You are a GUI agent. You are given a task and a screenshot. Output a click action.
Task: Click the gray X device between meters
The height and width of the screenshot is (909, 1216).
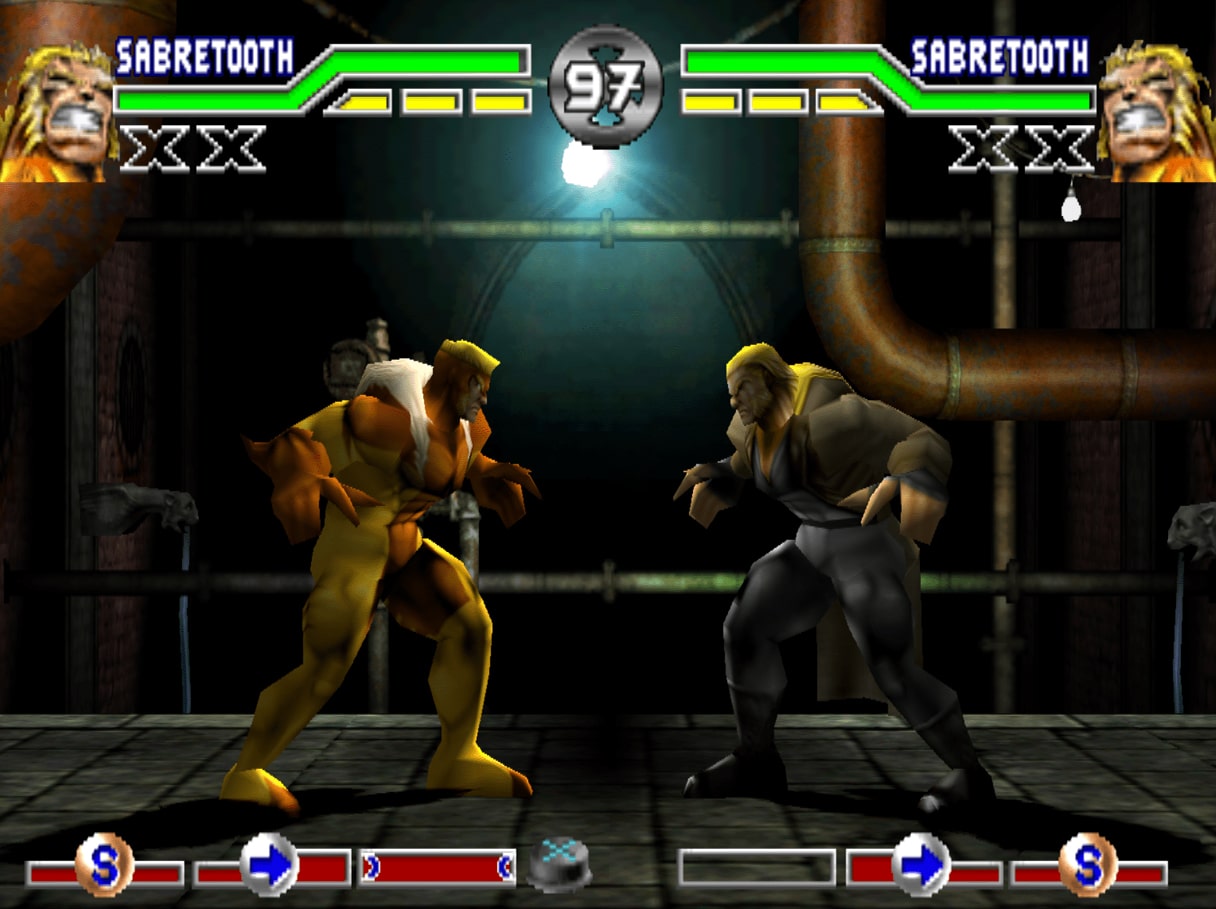[560, 864]
